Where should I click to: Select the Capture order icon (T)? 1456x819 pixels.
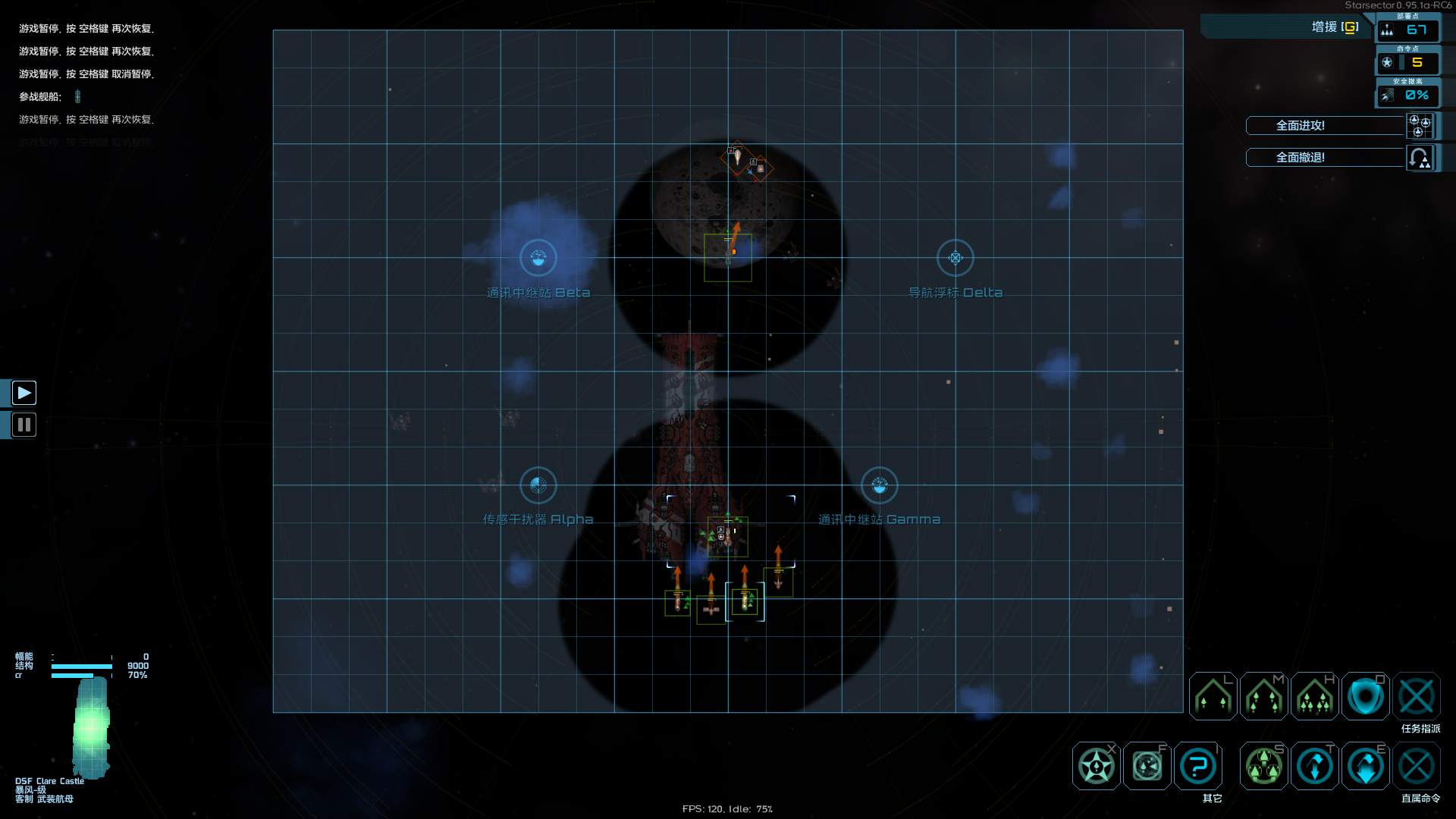pyautogui.click(x=1314, y=766)
